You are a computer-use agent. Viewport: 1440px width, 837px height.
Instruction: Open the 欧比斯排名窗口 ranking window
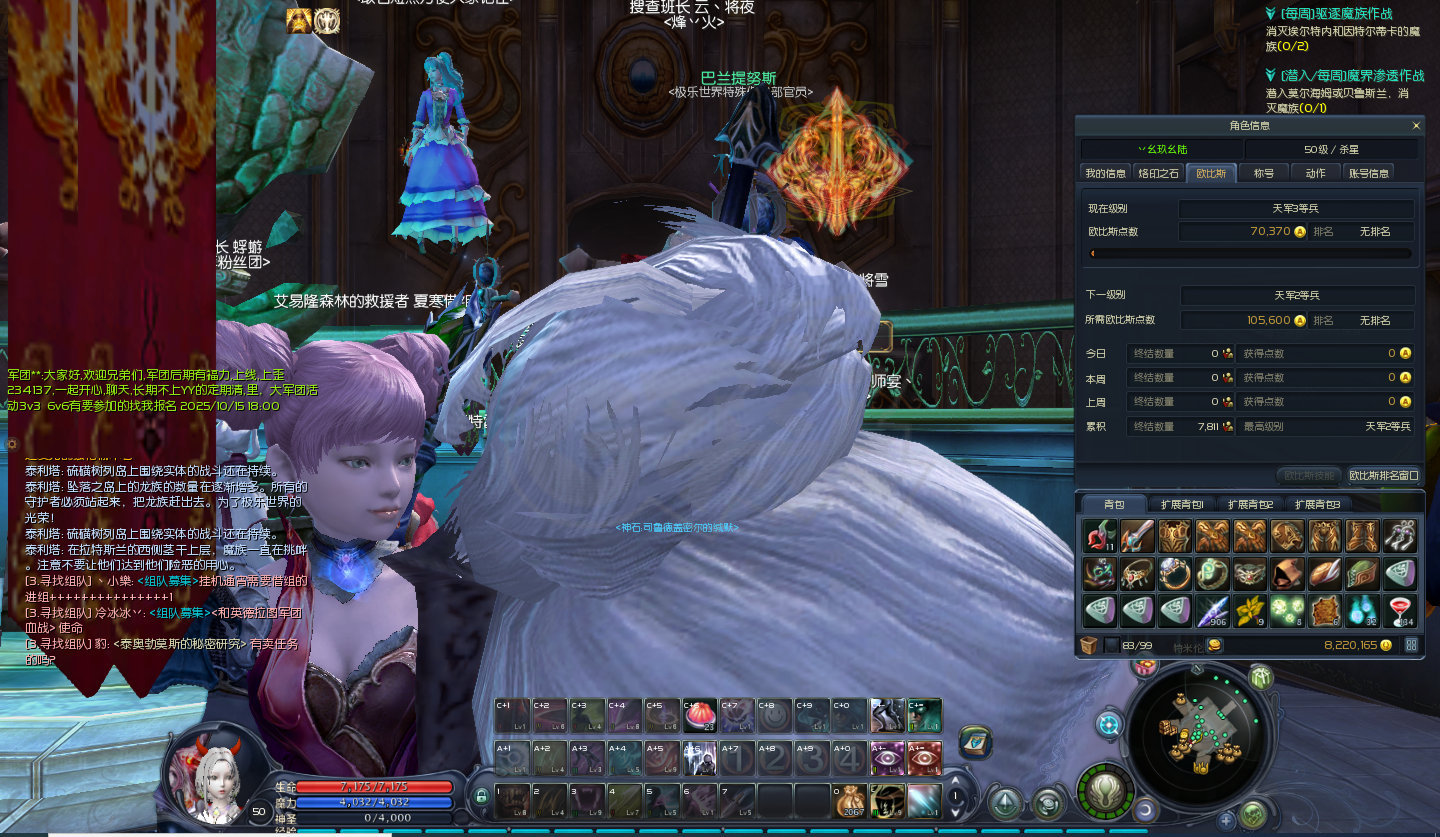1384,475
